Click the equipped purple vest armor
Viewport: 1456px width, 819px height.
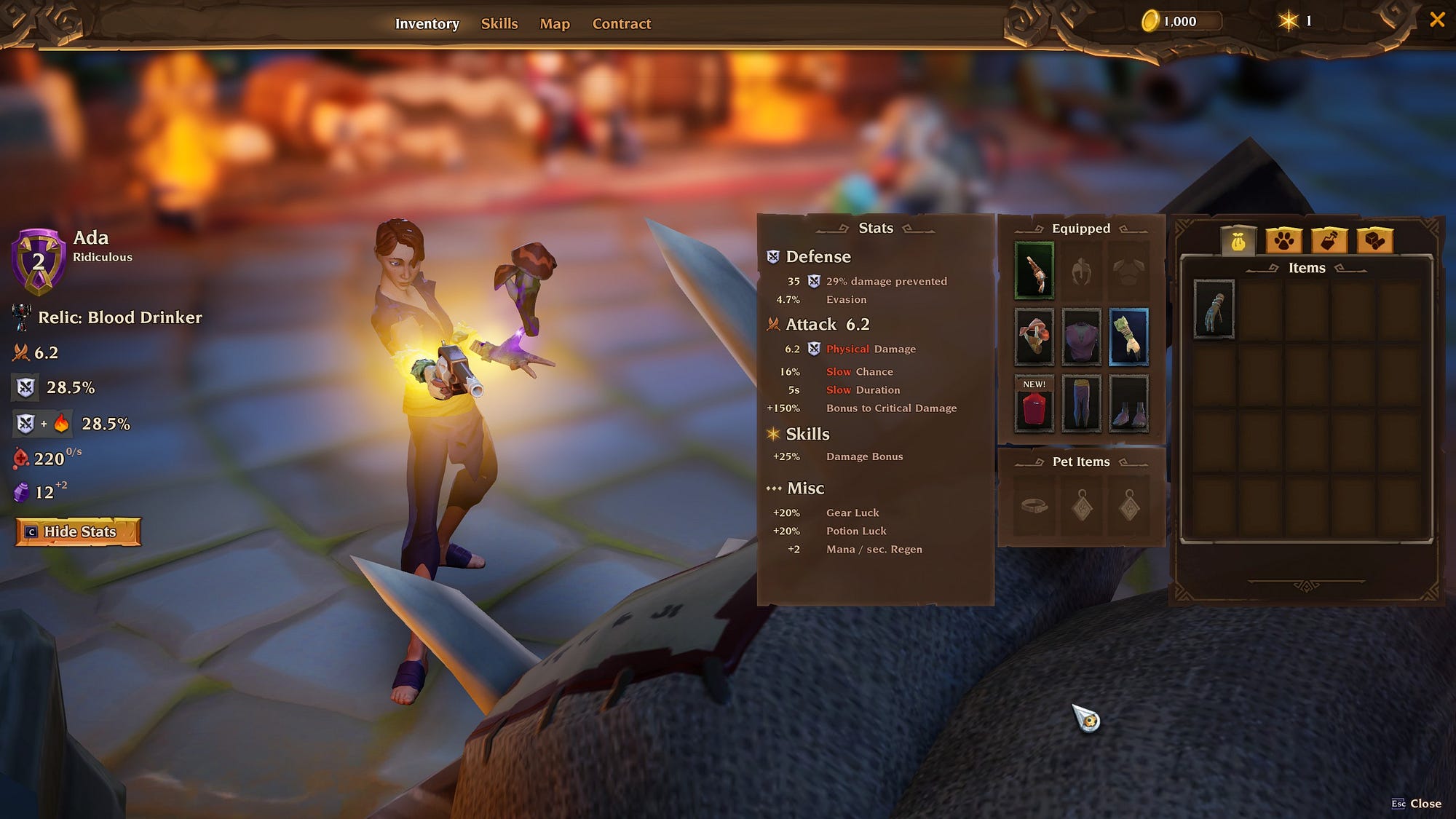click(x=1081, y=337)
